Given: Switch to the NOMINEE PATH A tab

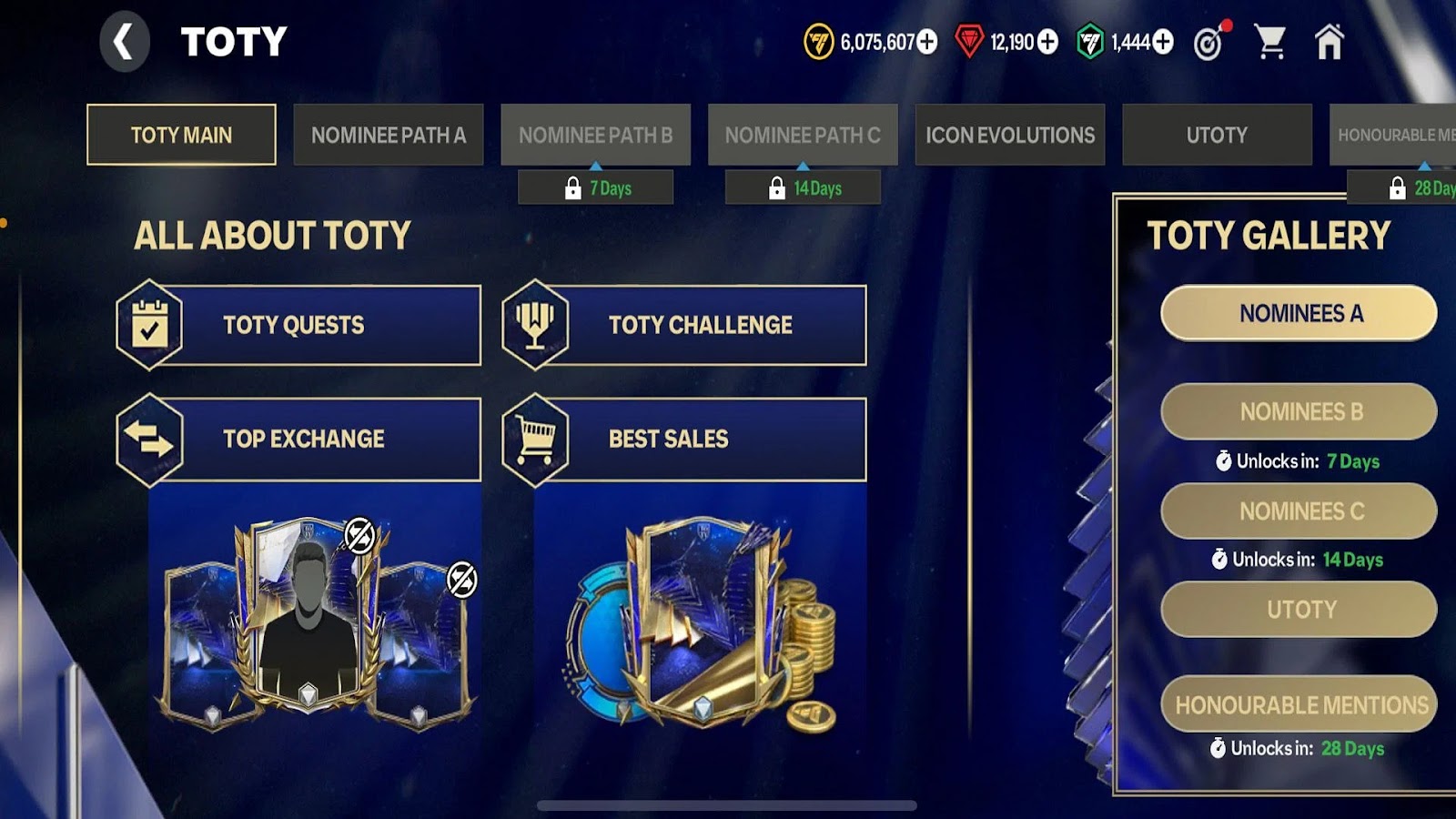Looking at the screenshot, I should [x=389, y=135].
